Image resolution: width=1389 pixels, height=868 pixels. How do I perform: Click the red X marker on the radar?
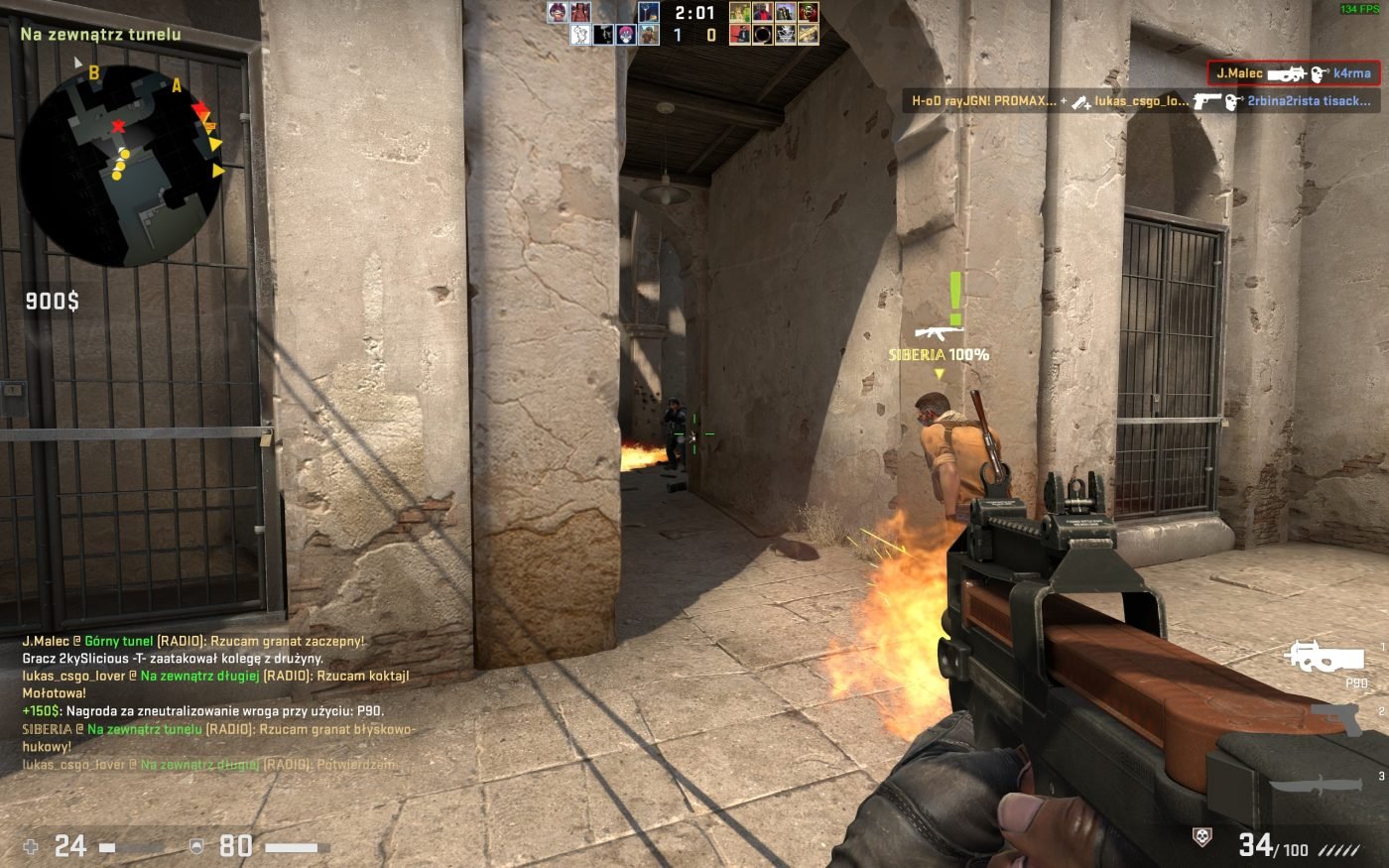tap(119, 126)
